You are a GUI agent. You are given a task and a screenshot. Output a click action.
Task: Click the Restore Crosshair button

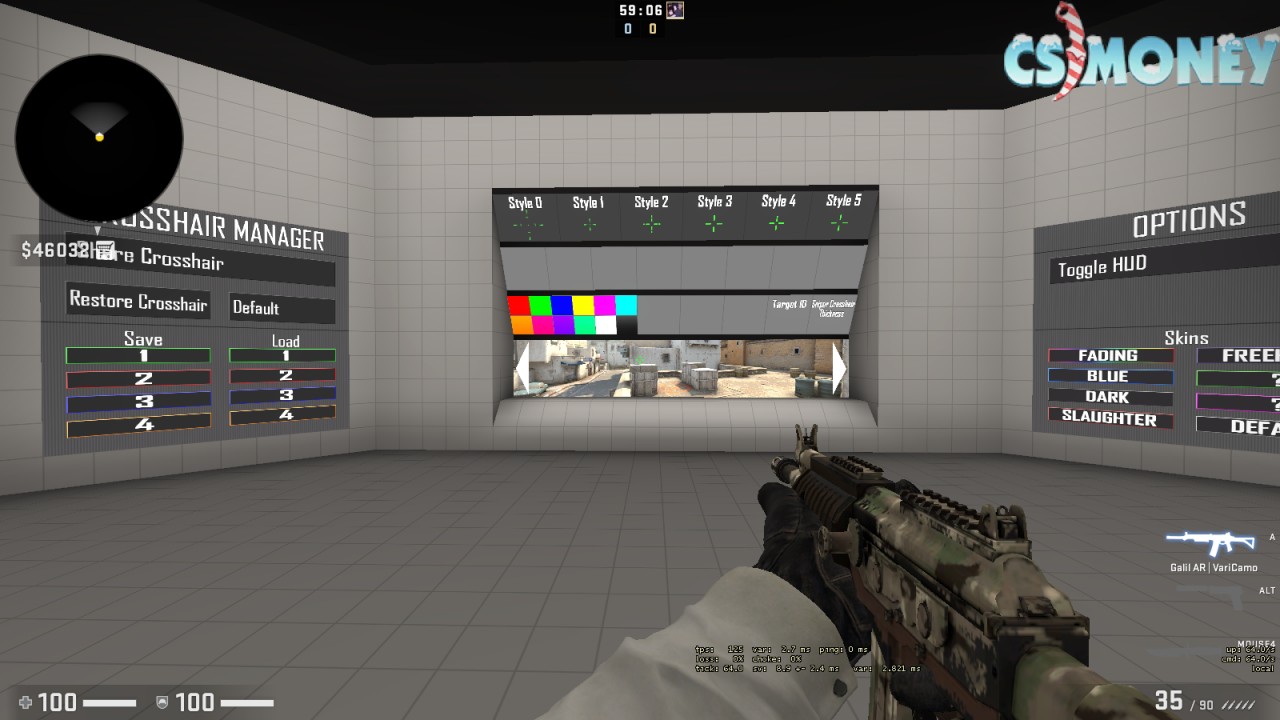pos(138,301)
